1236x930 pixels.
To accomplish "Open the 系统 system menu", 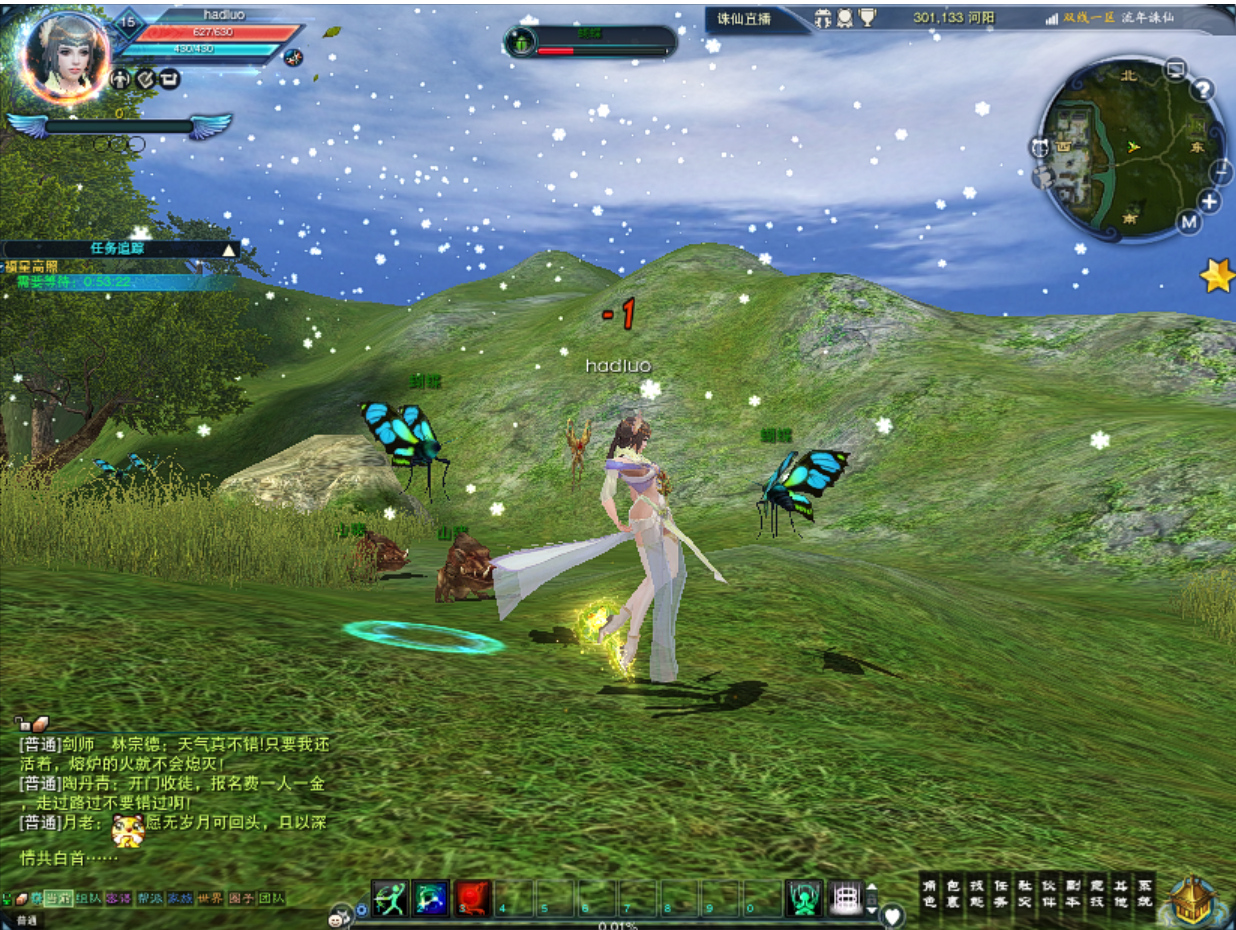I will [x=1145, y=893].
